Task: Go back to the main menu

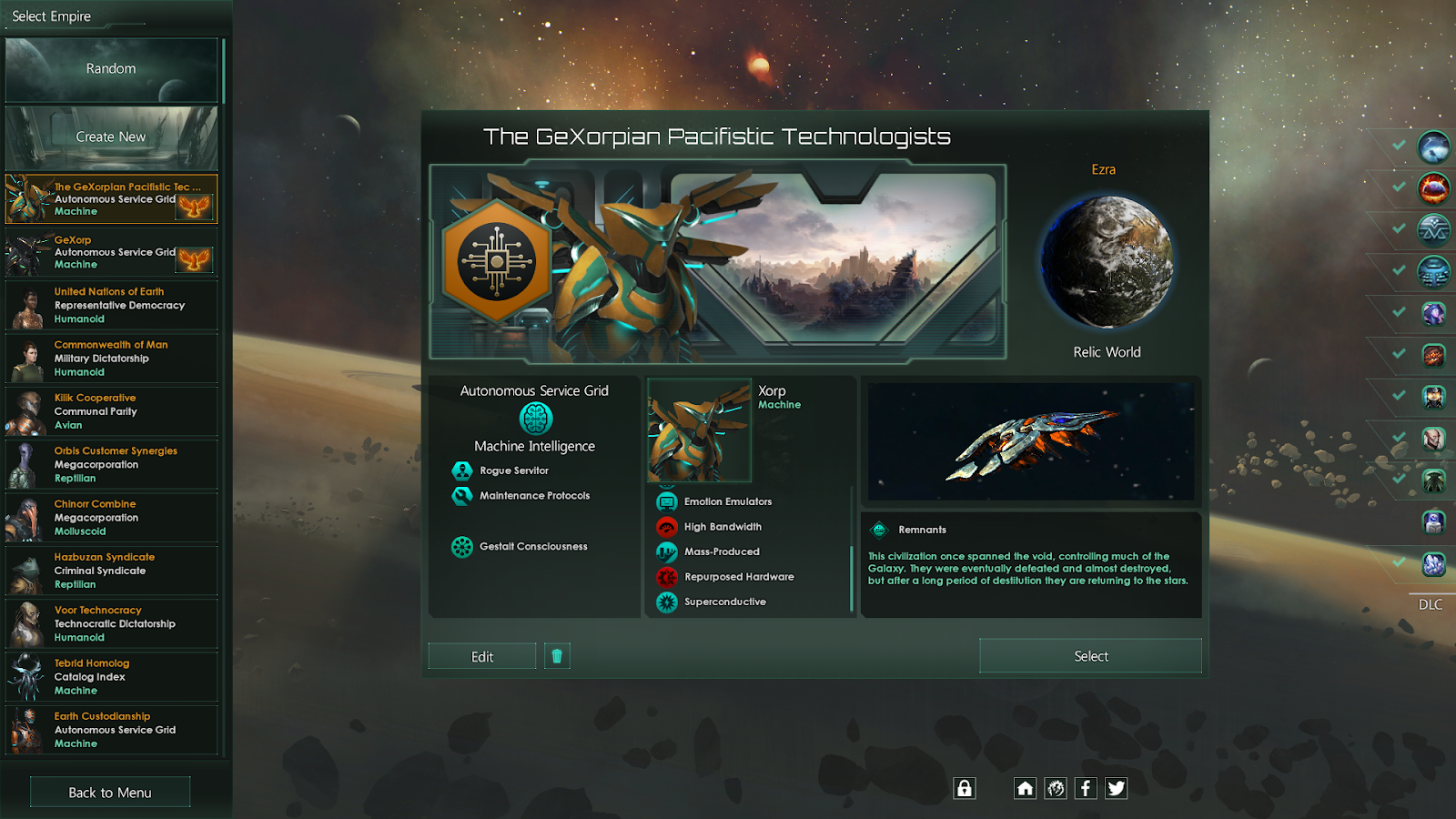Action: [110, 793]
